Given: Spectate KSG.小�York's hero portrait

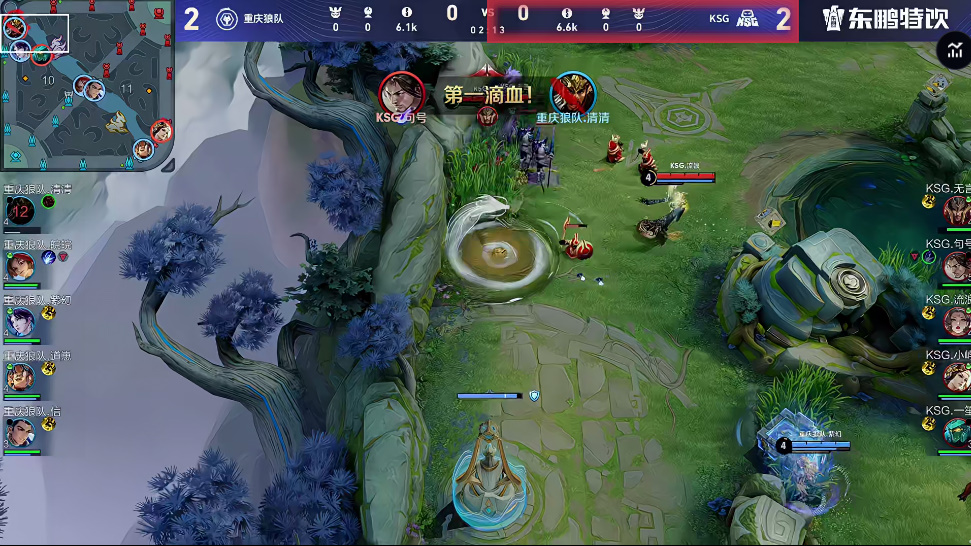Looking at the screenshot, I should pyautogui.click(x=956, y=376).
